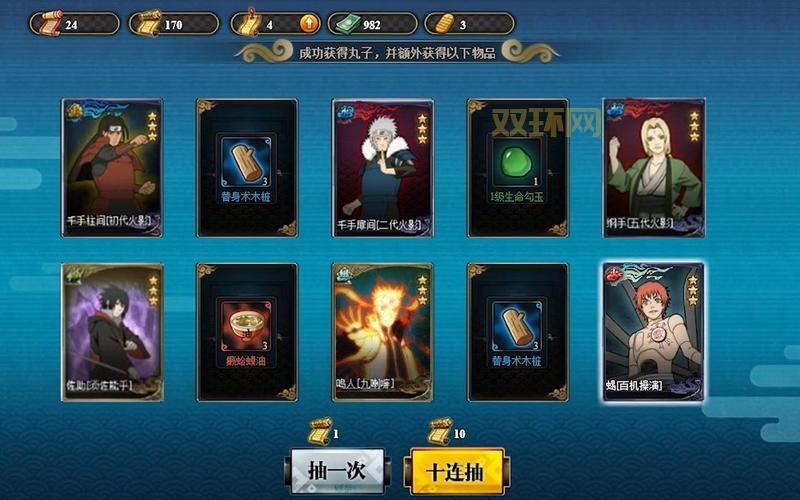Select the 千手柱间 First Hokage card
The width and height of the screenshot is (800, 500).
coord(111,167)
